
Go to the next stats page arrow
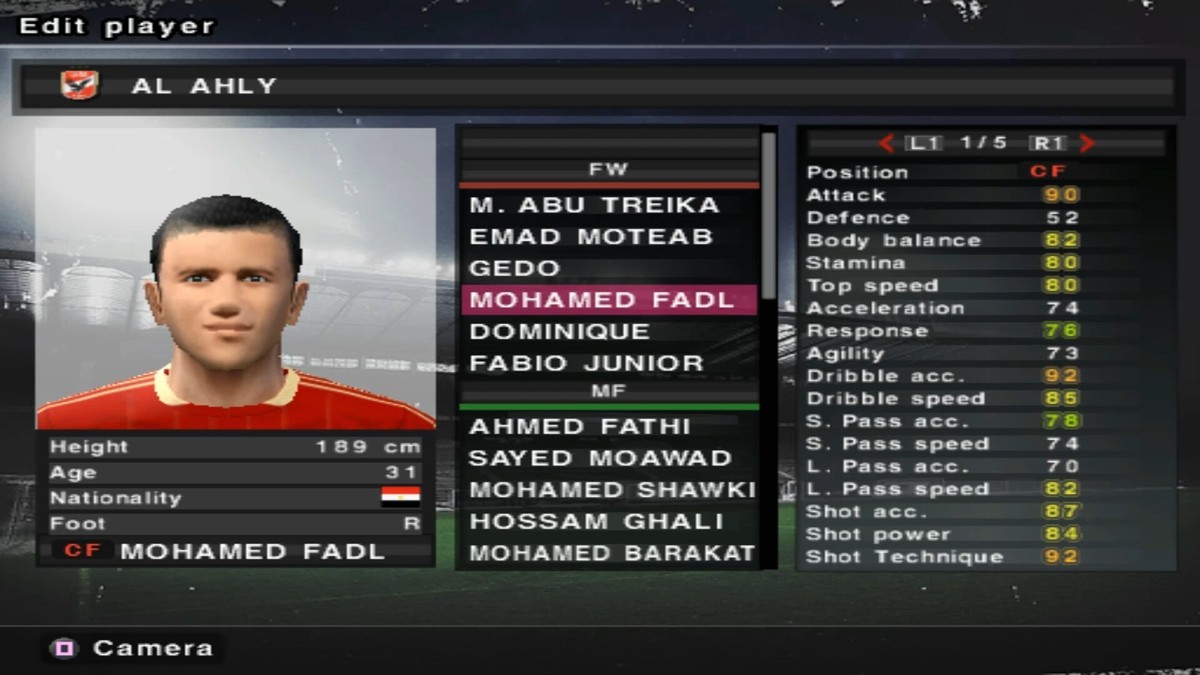(x=1088, y=144)
